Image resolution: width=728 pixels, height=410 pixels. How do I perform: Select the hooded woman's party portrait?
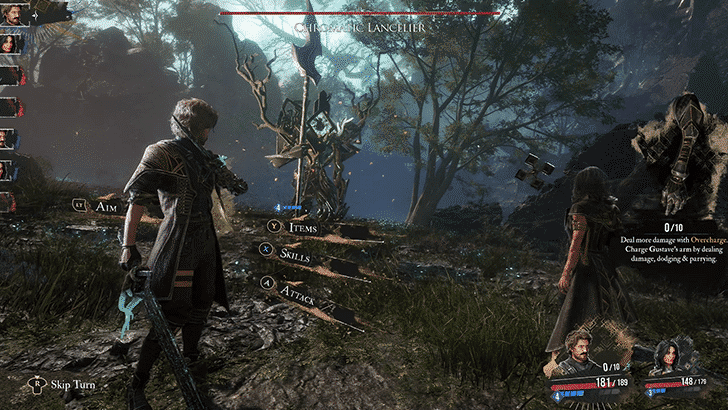[x=668, y=355]
